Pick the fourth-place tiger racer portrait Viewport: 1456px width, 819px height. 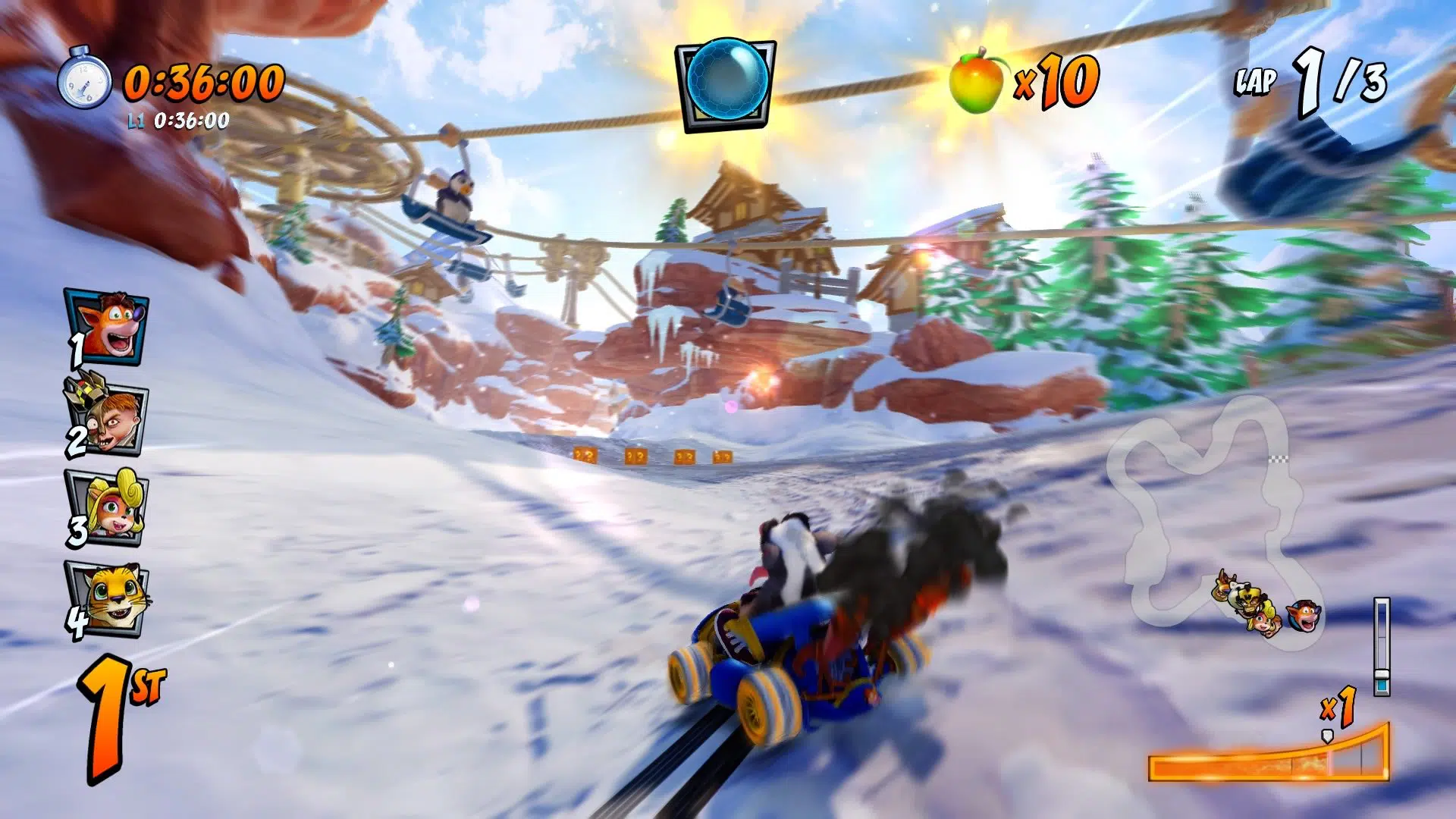[x=108, y=598]
